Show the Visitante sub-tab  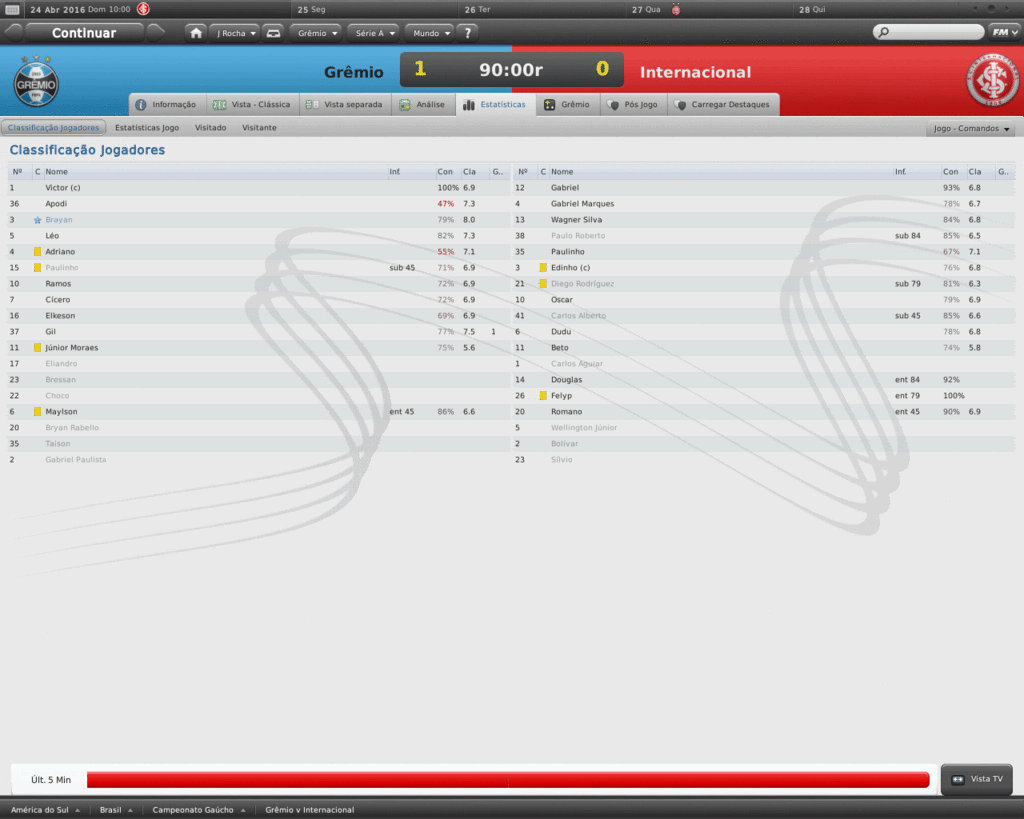259,128
